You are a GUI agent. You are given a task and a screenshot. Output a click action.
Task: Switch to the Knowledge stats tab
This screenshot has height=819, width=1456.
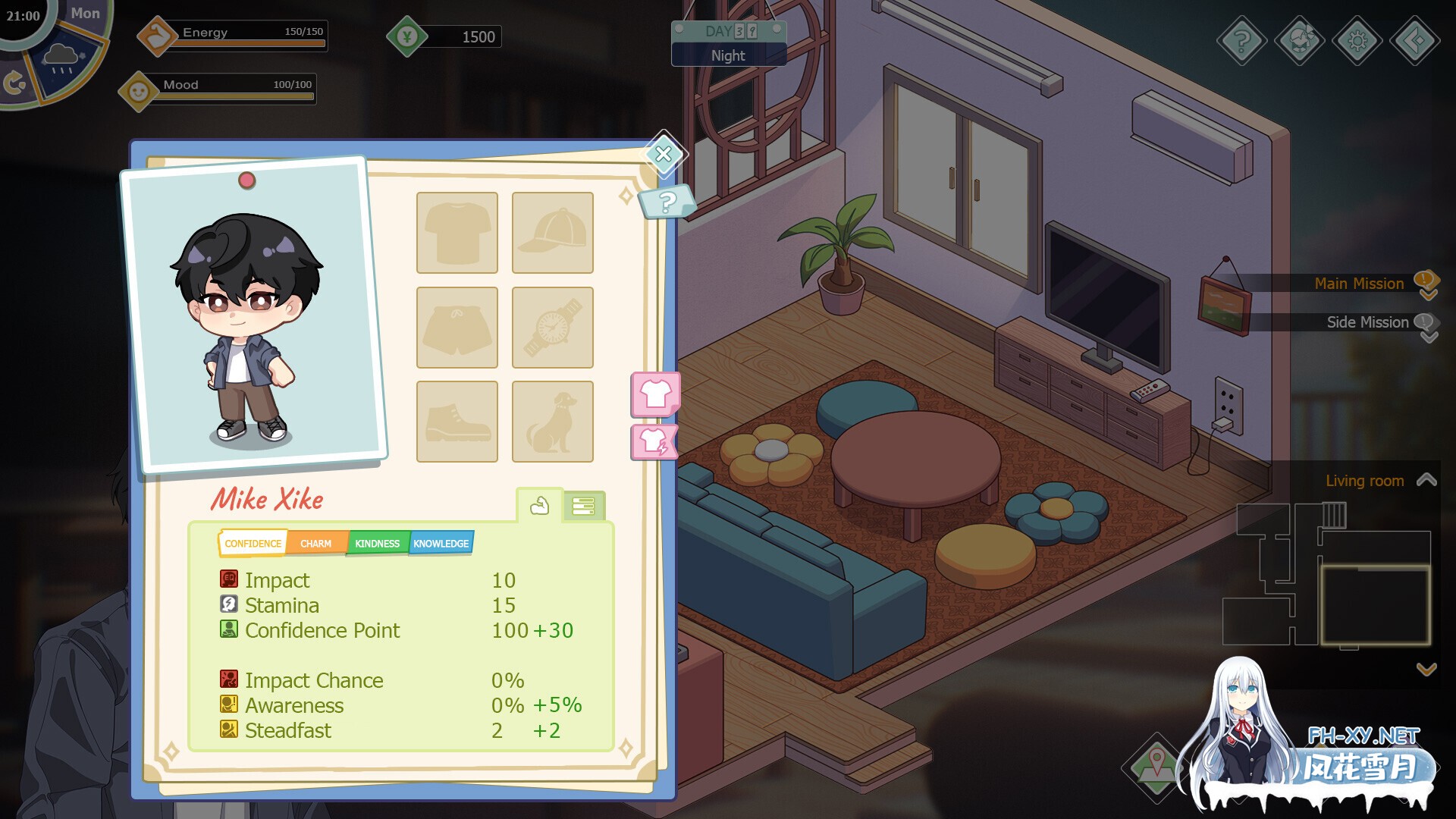(x=441, y=544)
